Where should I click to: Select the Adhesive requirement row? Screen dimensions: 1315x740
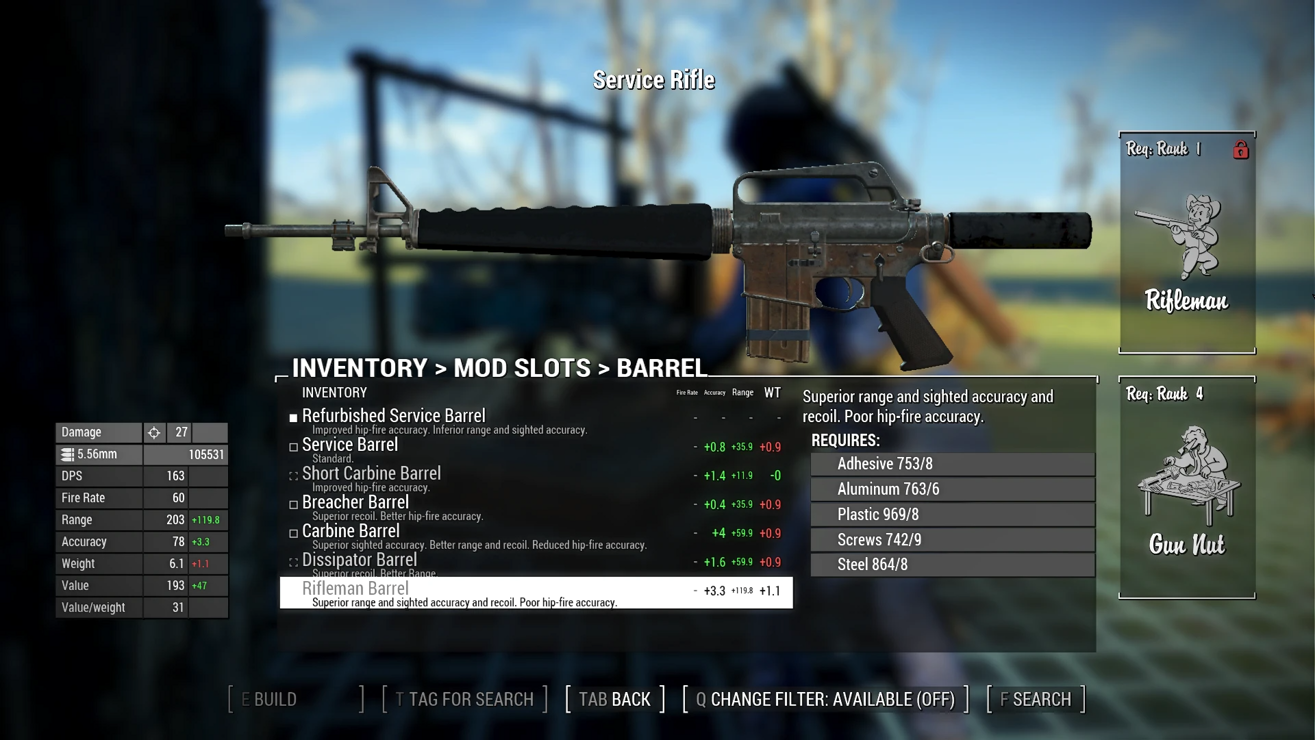pos(953,464)
